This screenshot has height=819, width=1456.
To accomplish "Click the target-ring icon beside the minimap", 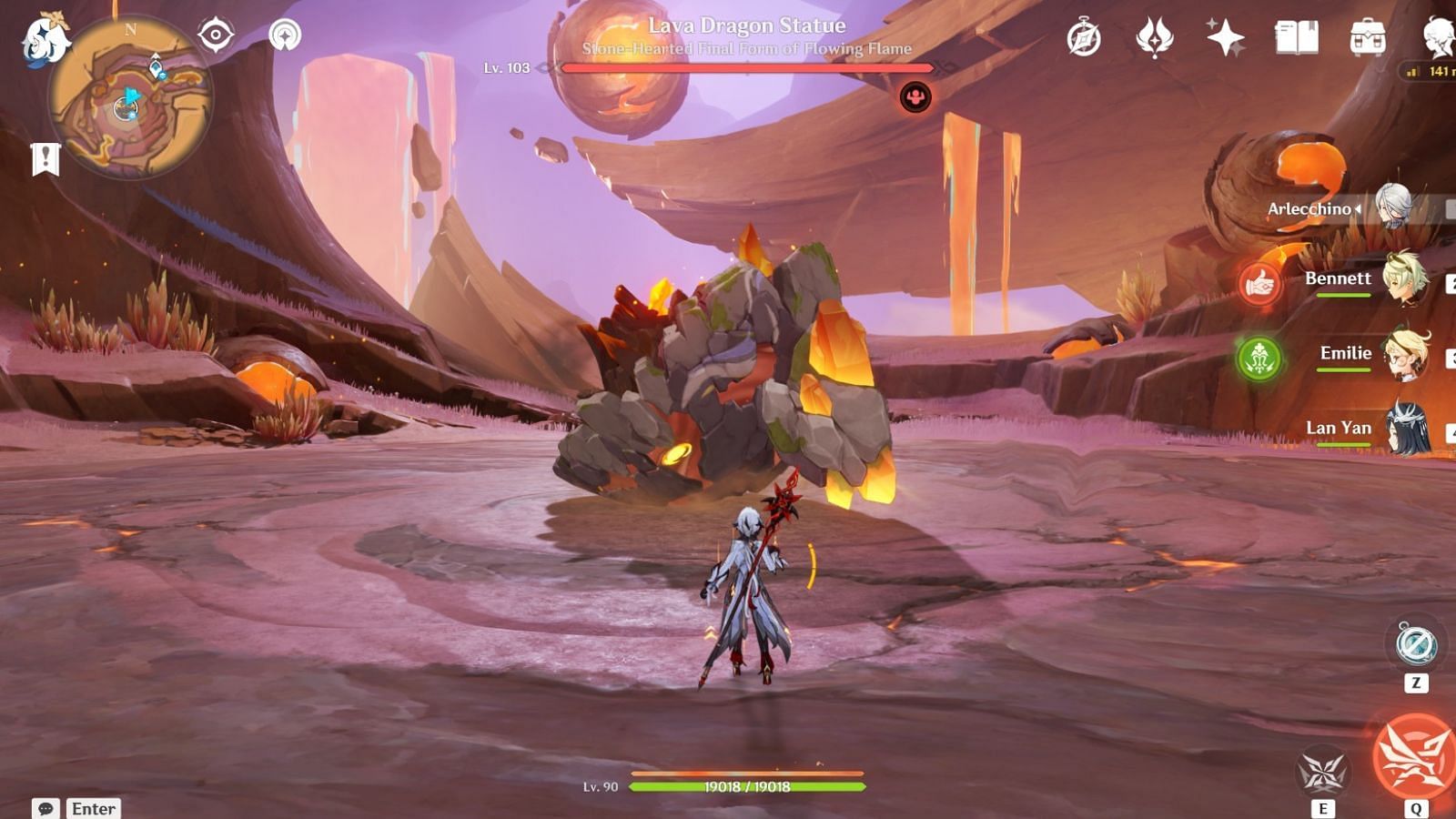I will click(216, 35).
